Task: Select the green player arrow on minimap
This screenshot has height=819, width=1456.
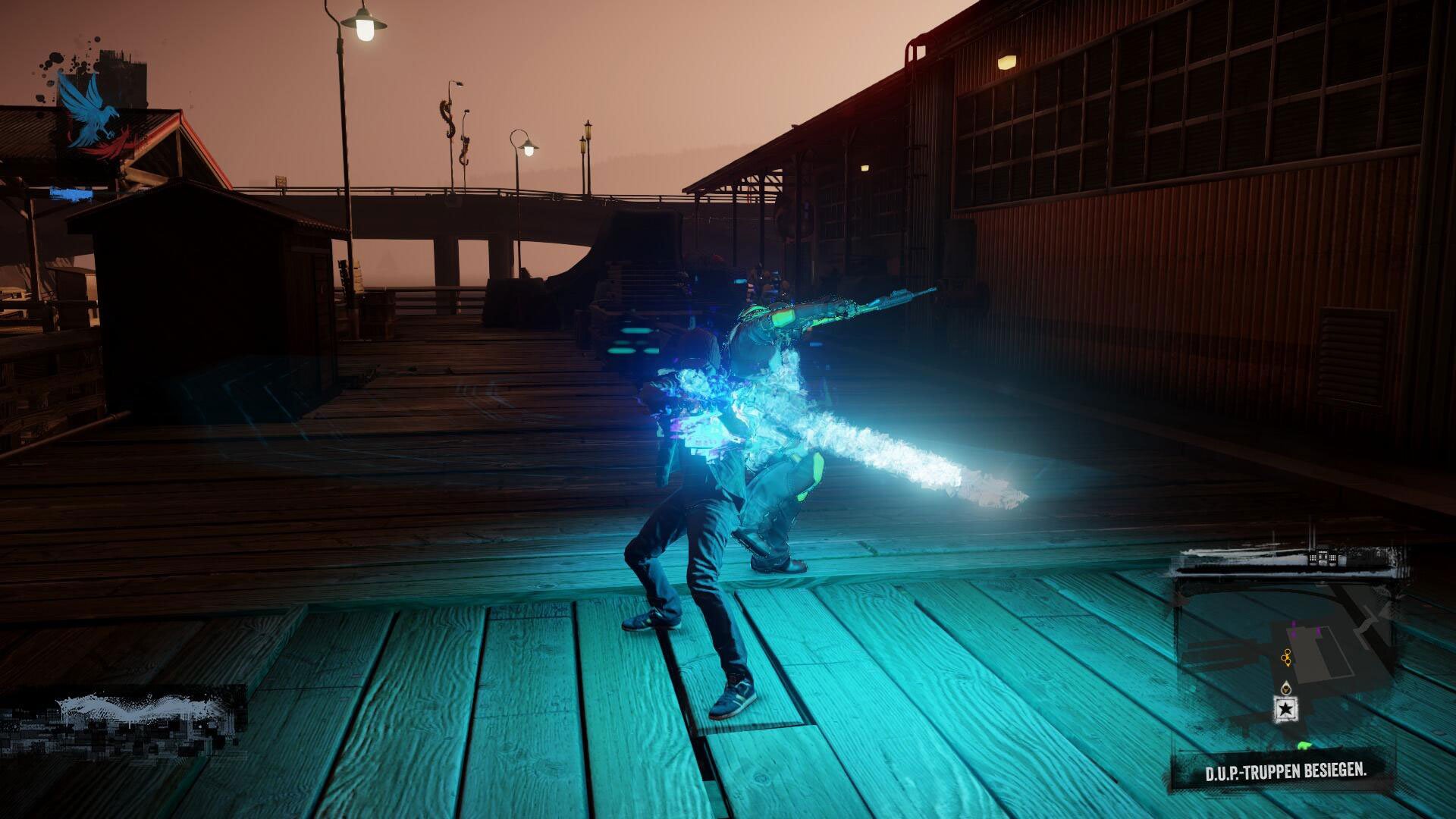Action: click(x=1304, y=745)
